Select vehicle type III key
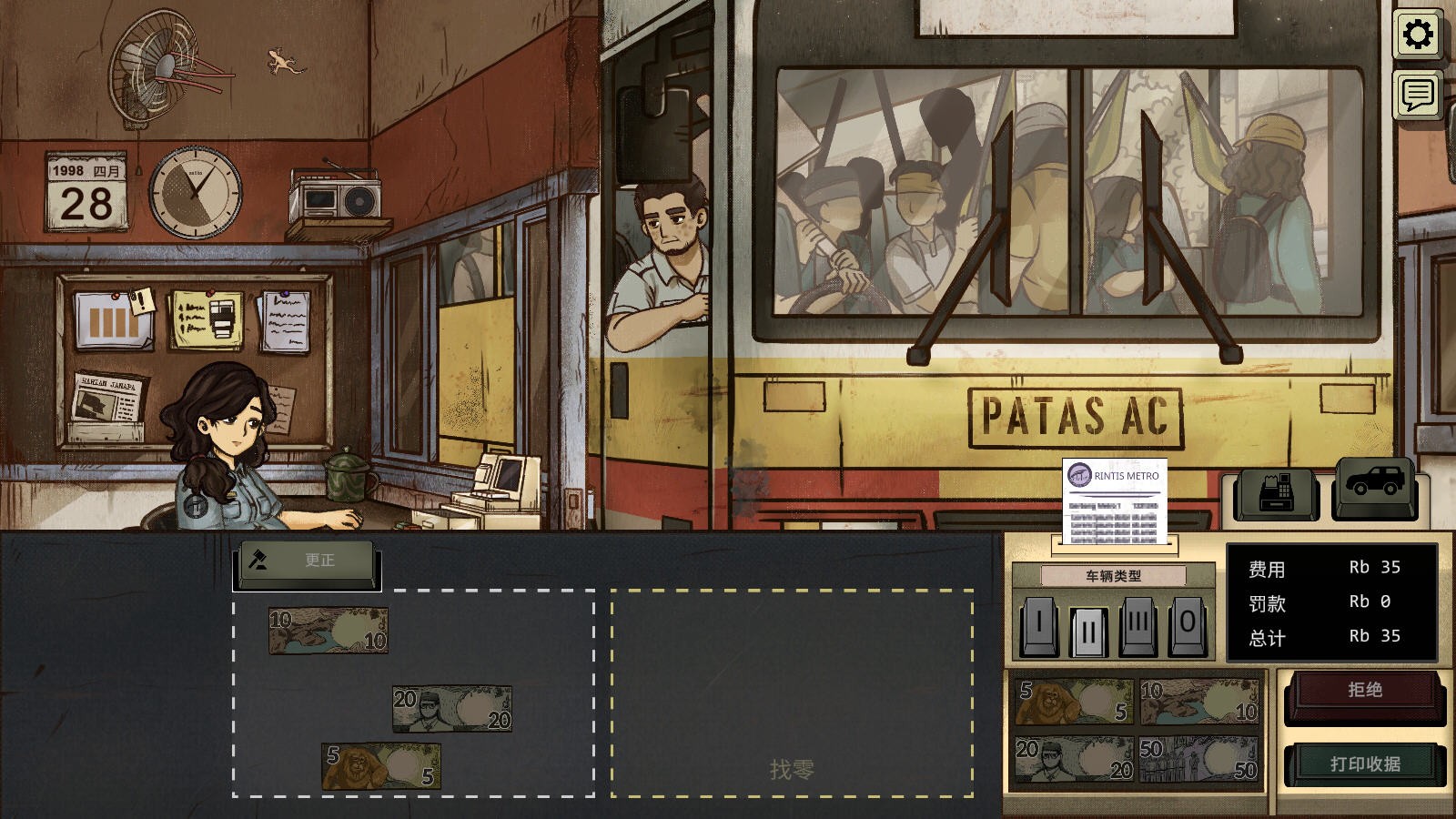Viewport: 1456px width, 819px height. [1137, 625]
